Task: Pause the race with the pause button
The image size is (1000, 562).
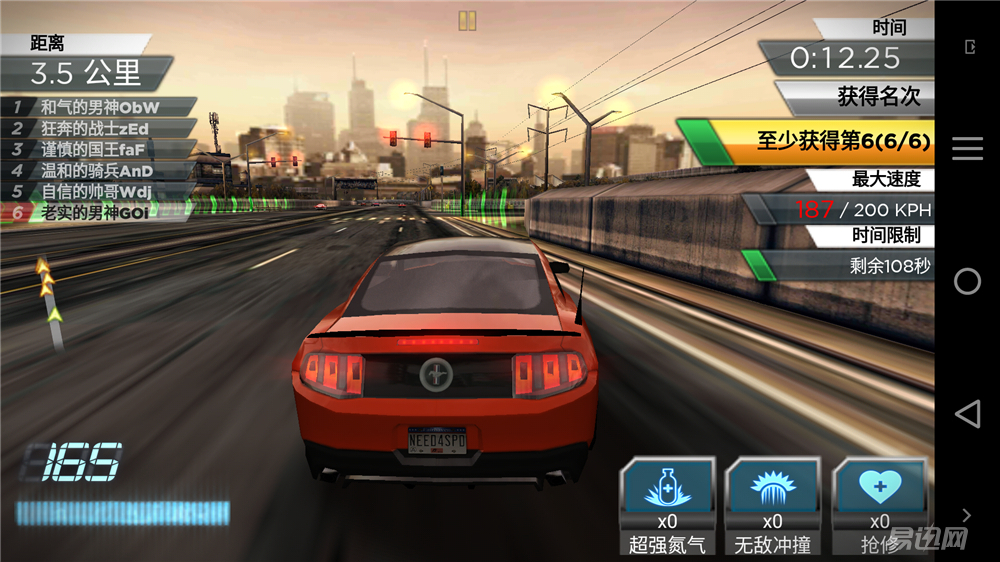Action: pos(467,20)
